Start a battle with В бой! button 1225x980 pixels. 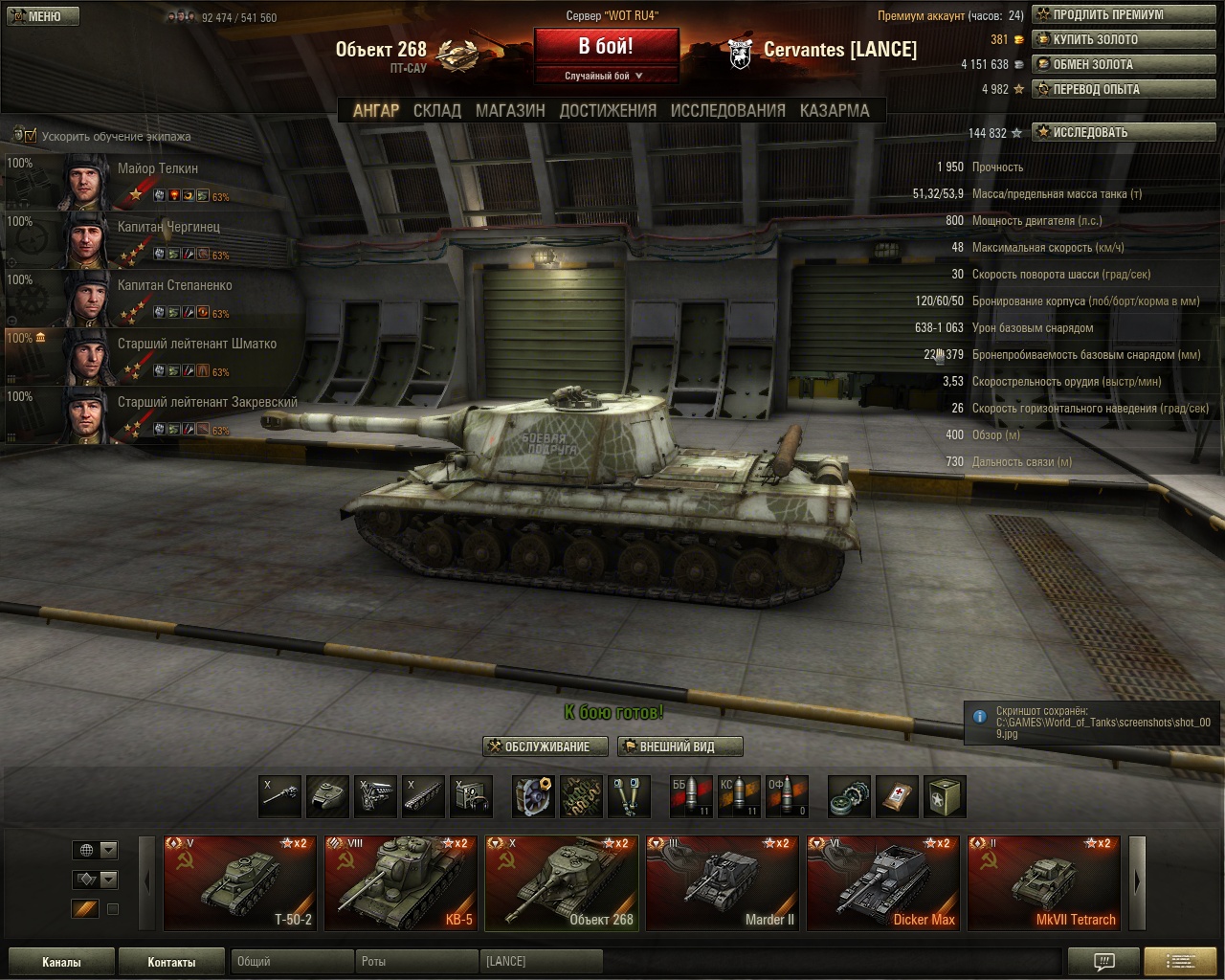(x=606, y=47)
